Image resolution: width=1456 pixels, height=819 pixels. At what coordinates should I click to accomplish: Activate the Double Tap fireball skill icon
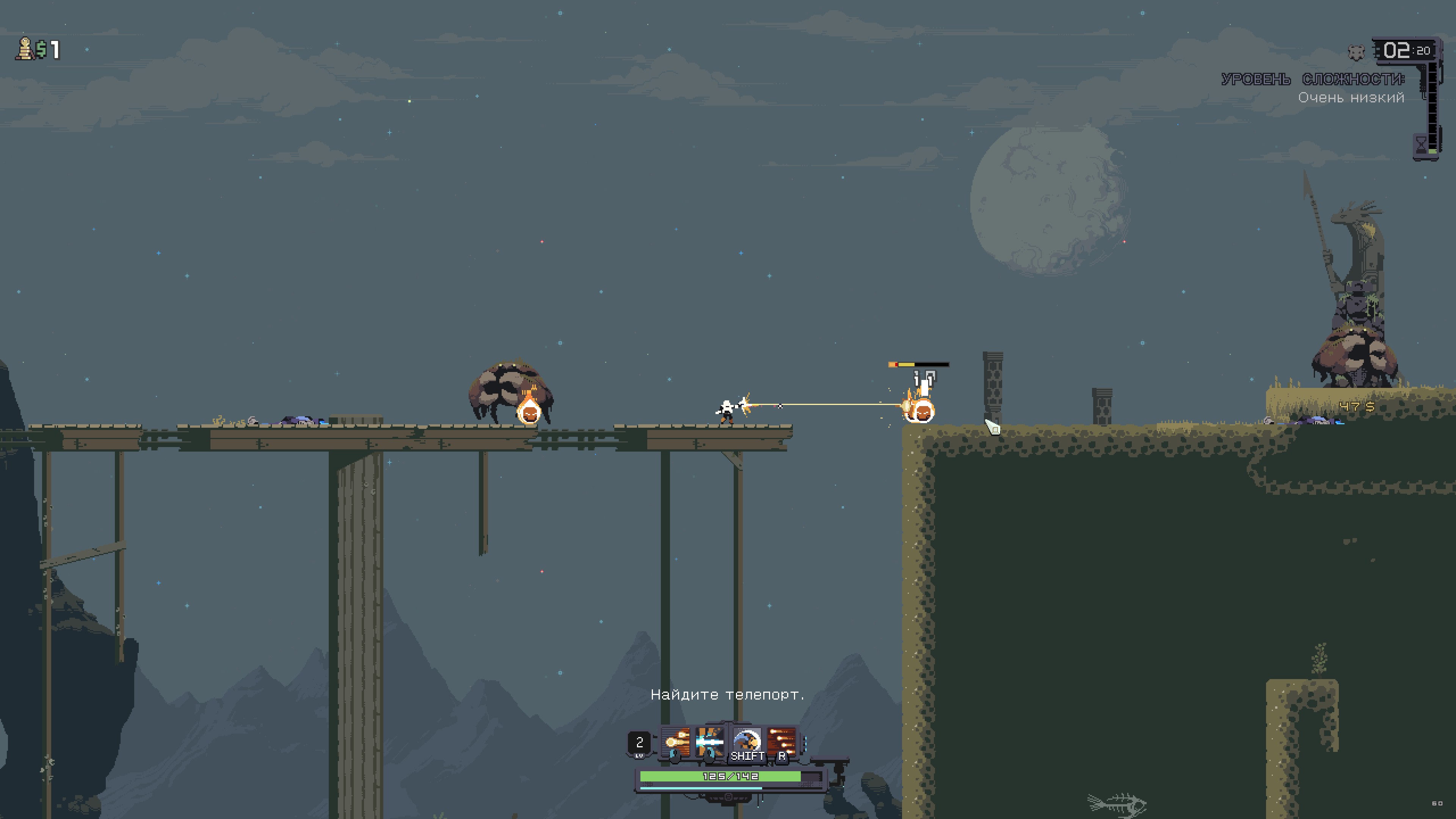[x=675, y=742]
